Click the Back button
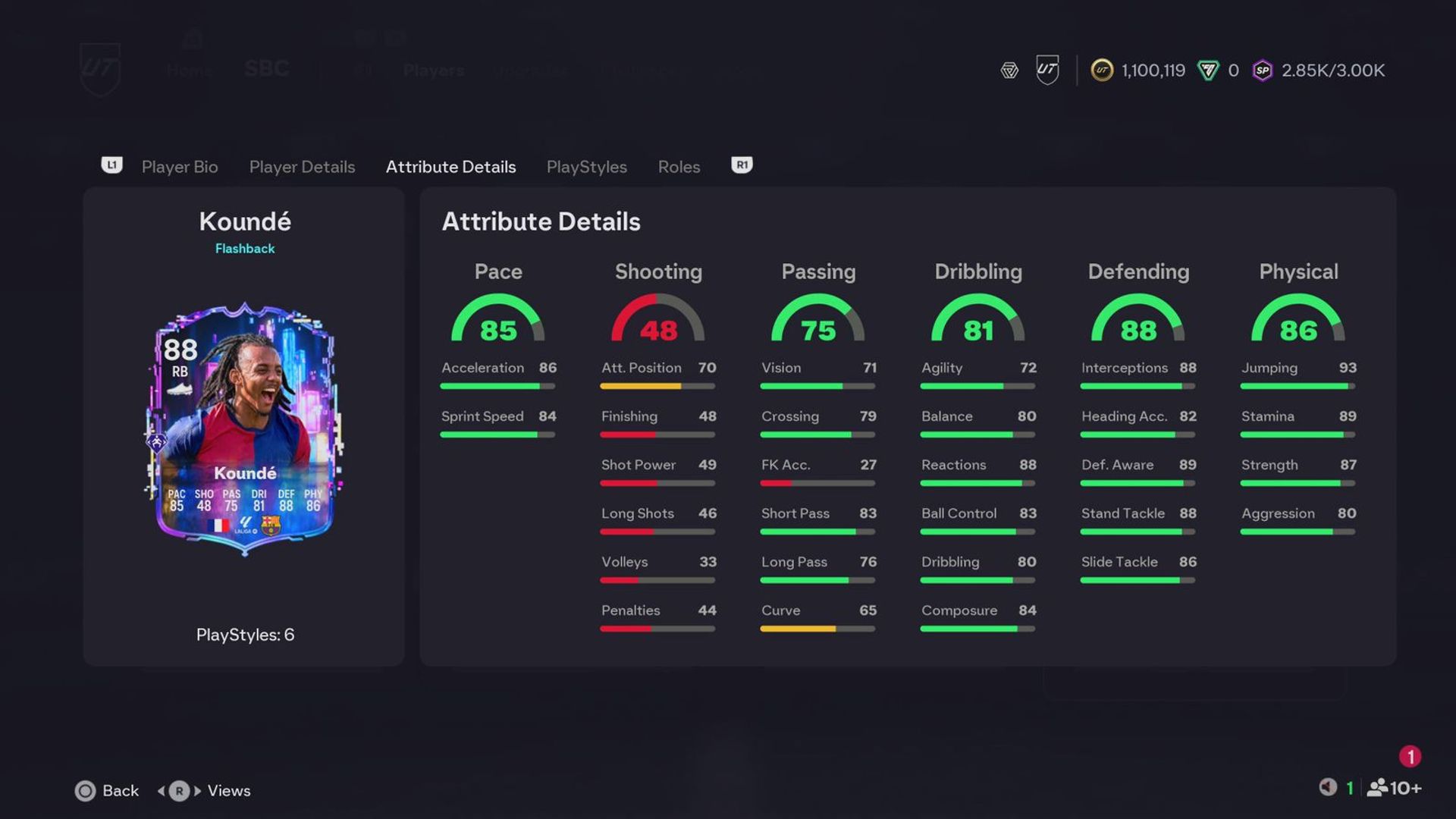This screenshot has width=1456, height=819. (107, 790)
